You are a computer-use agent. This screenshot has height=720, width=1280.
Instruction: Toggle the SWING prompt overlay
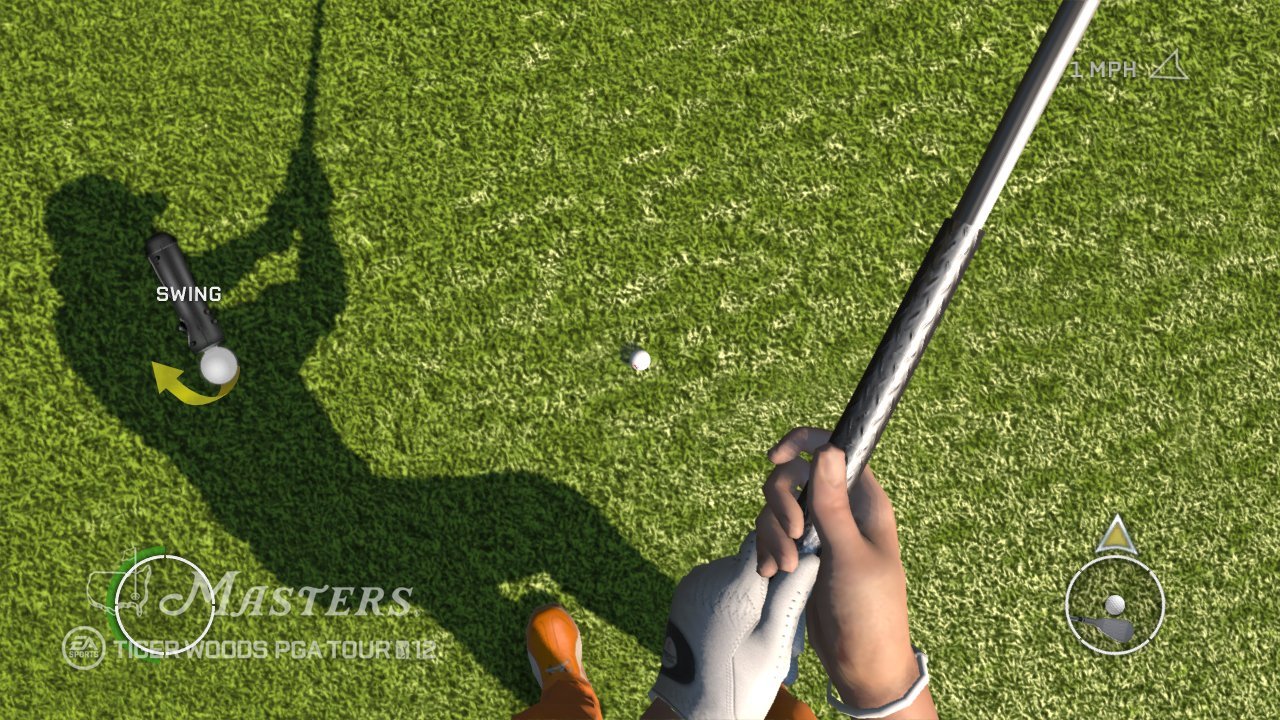click(x=188, y=293)
